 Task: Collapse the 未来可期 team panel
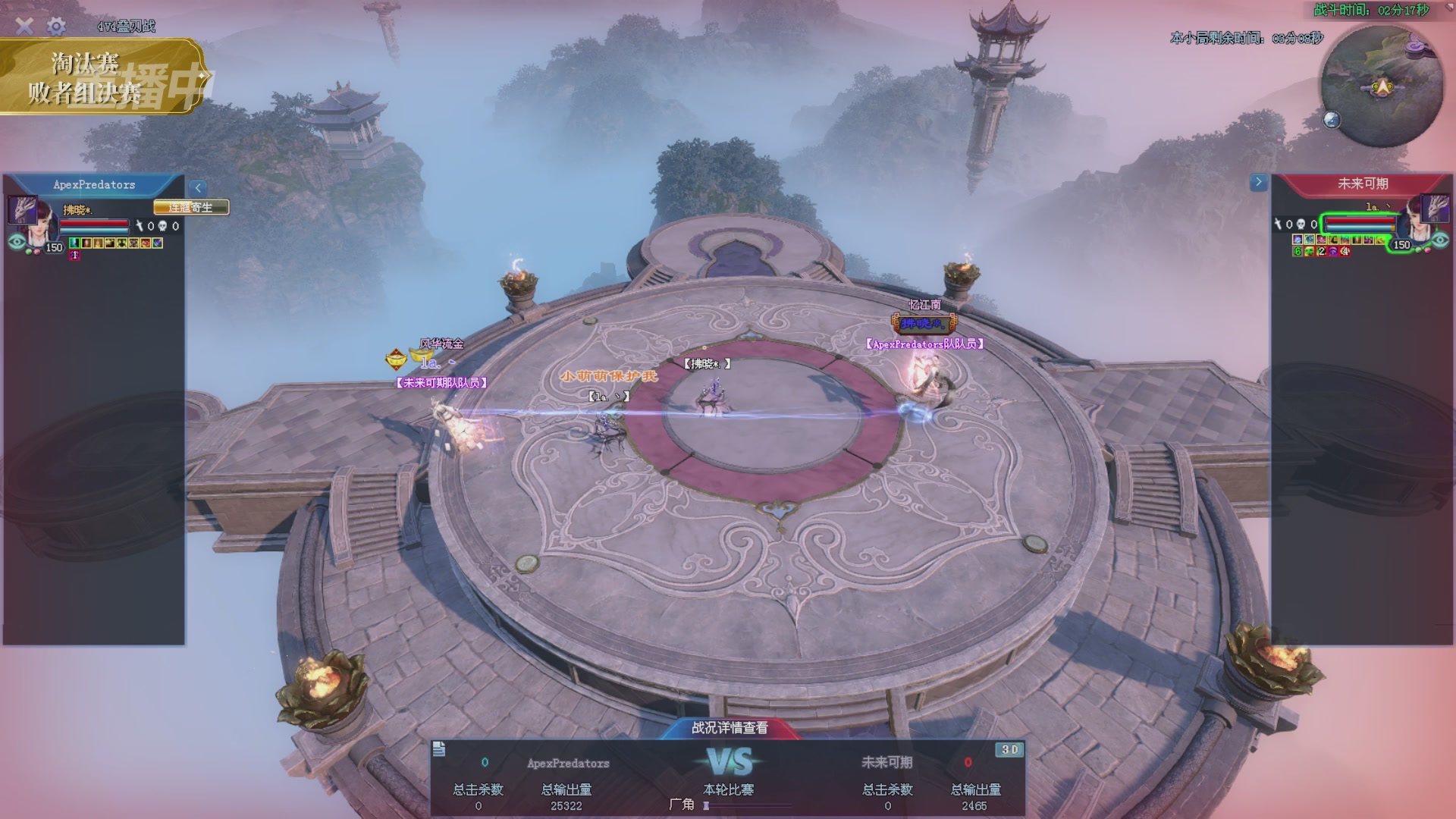click(x=1258, y=182)
